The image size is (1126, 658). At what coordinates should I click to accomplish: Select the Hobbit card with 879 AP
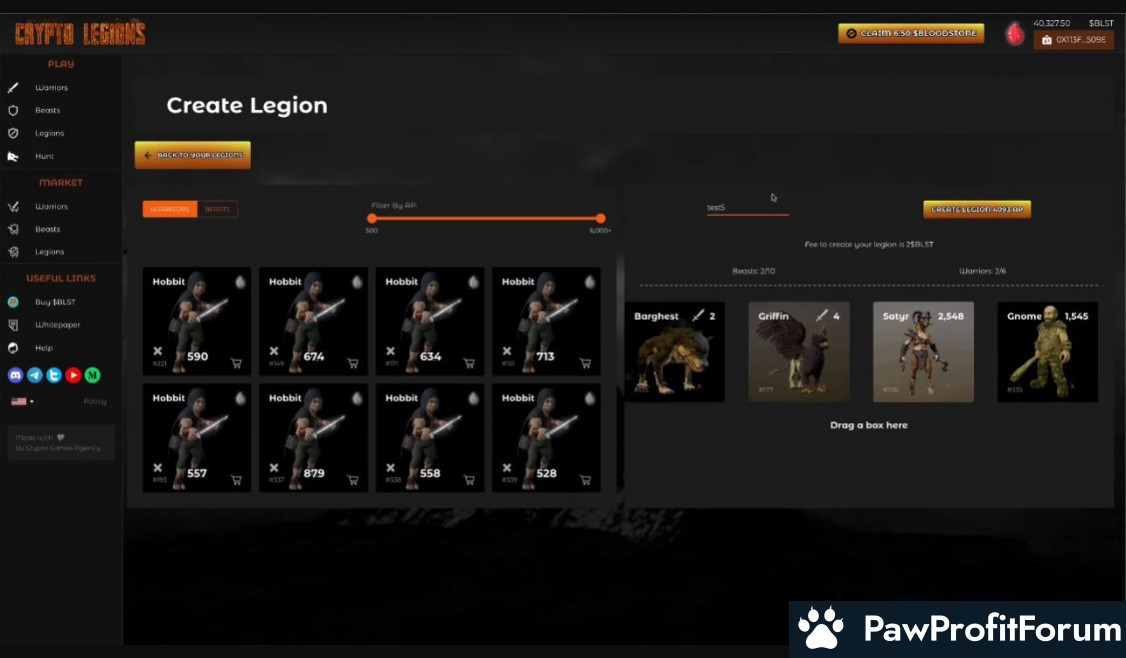pyautogui.click(x=313, y=437)
